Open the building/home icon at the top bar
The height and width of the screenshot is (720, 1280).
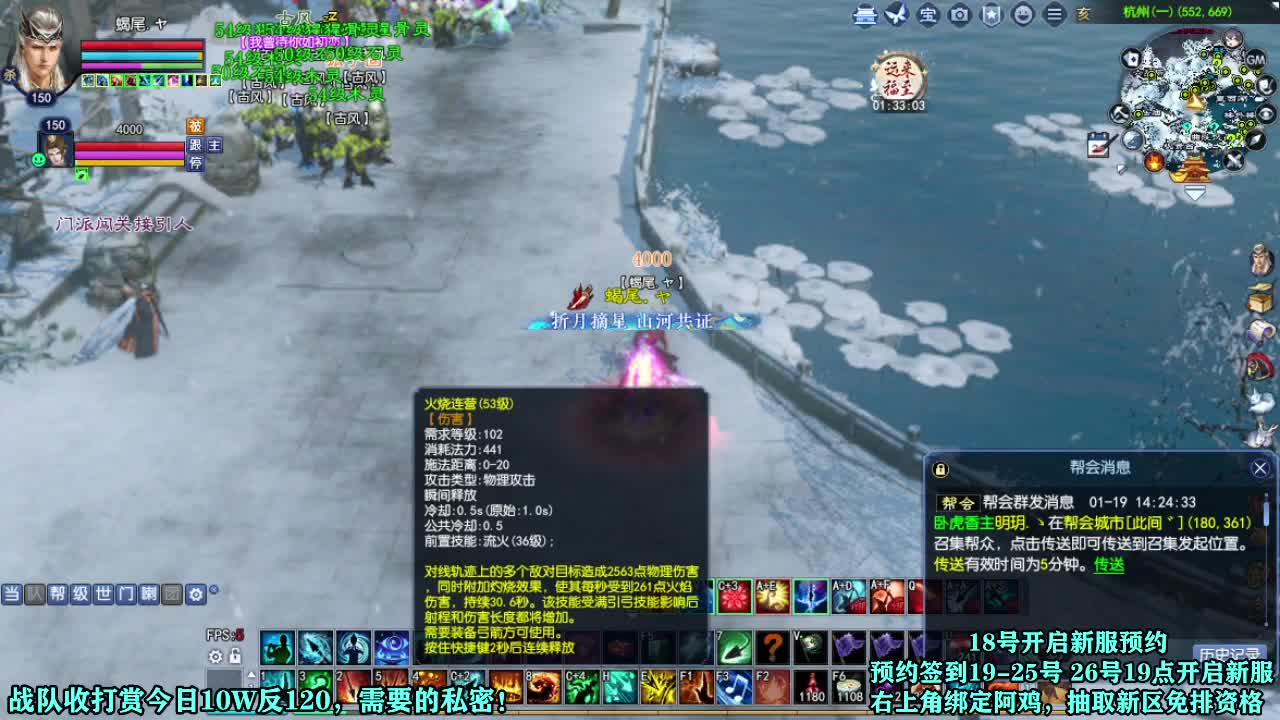[862, 16]
